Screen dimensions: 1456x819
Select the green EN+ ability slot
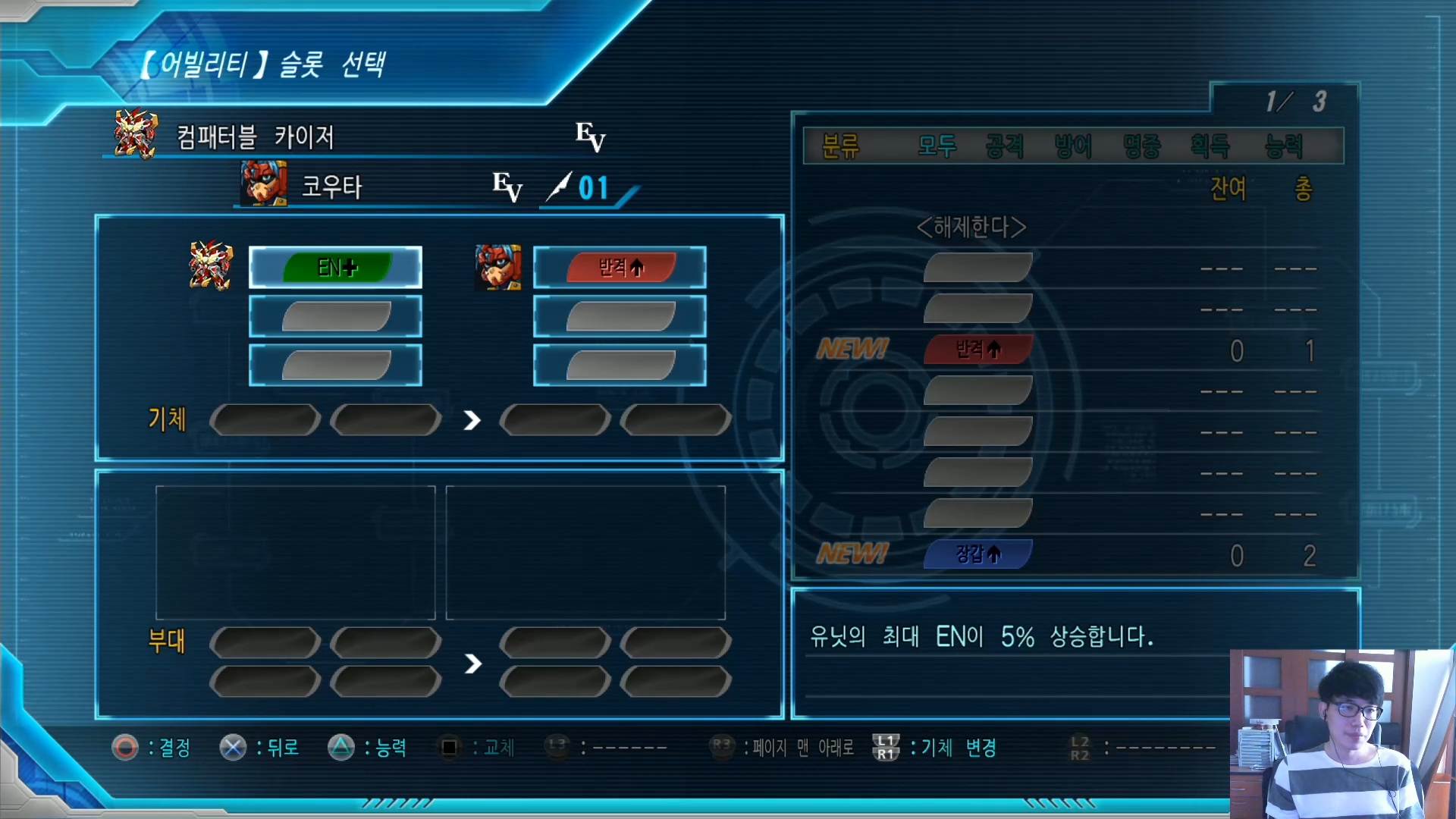click(335, 268)
